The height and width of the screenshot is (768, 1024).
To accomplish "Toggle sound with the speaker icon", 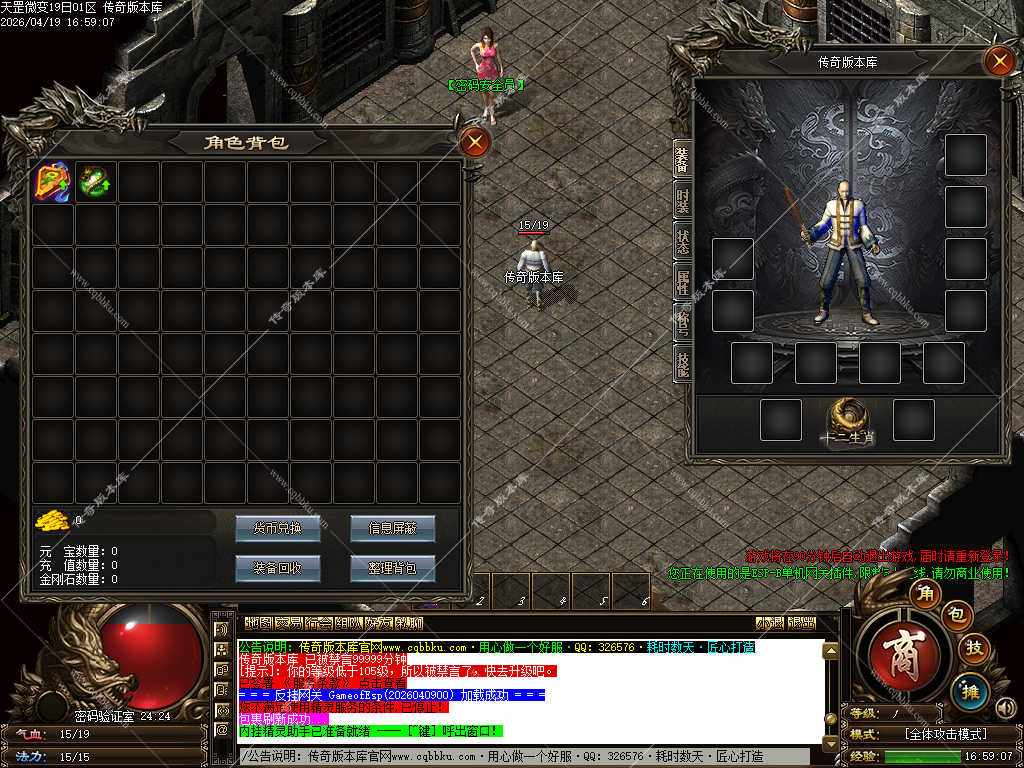I will (x=1004, y=709).
